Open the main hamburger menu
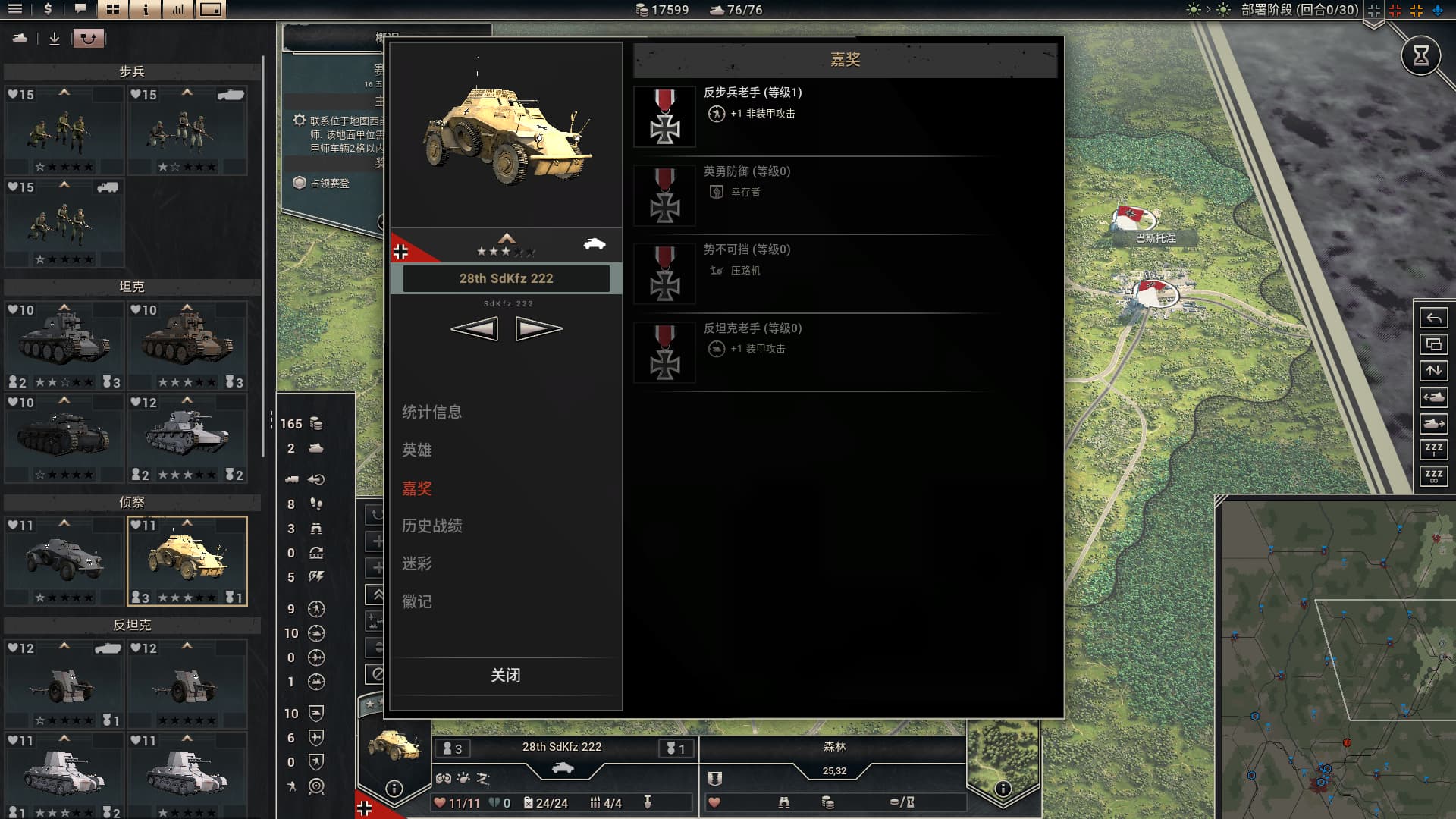The image size is (1456, 819). 15,10
